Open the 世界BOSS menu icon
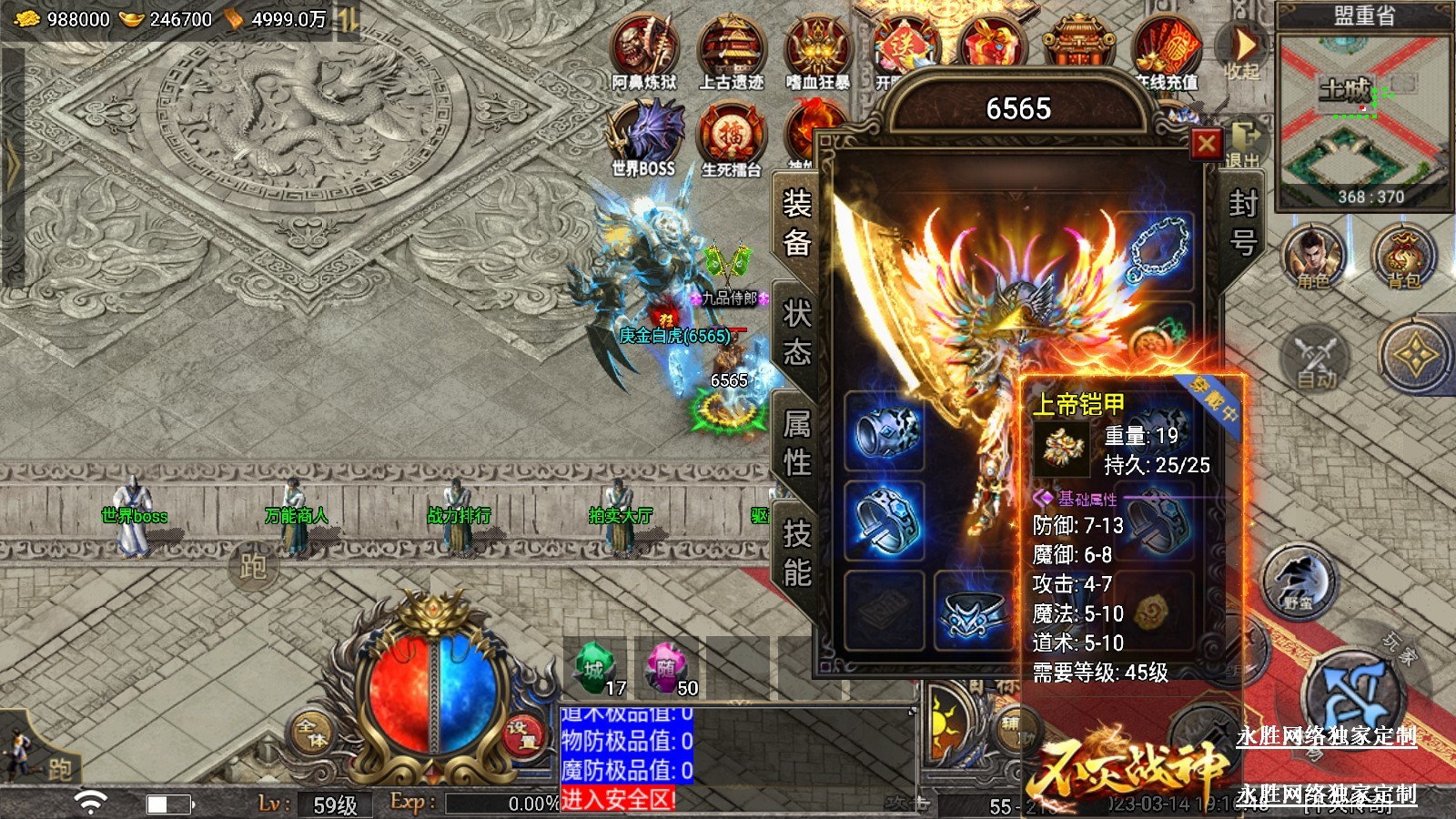Image resolution: width=1456 pixels, height=819 pixels. coord(644,138)
